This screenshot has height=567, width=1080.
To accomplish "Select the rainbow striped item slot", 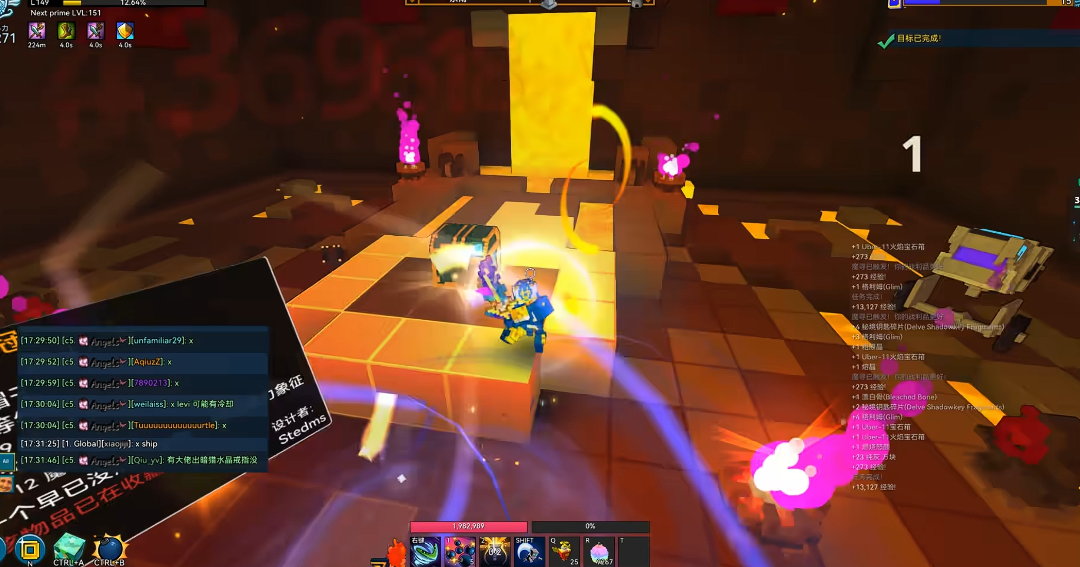I will pos(599,551).
